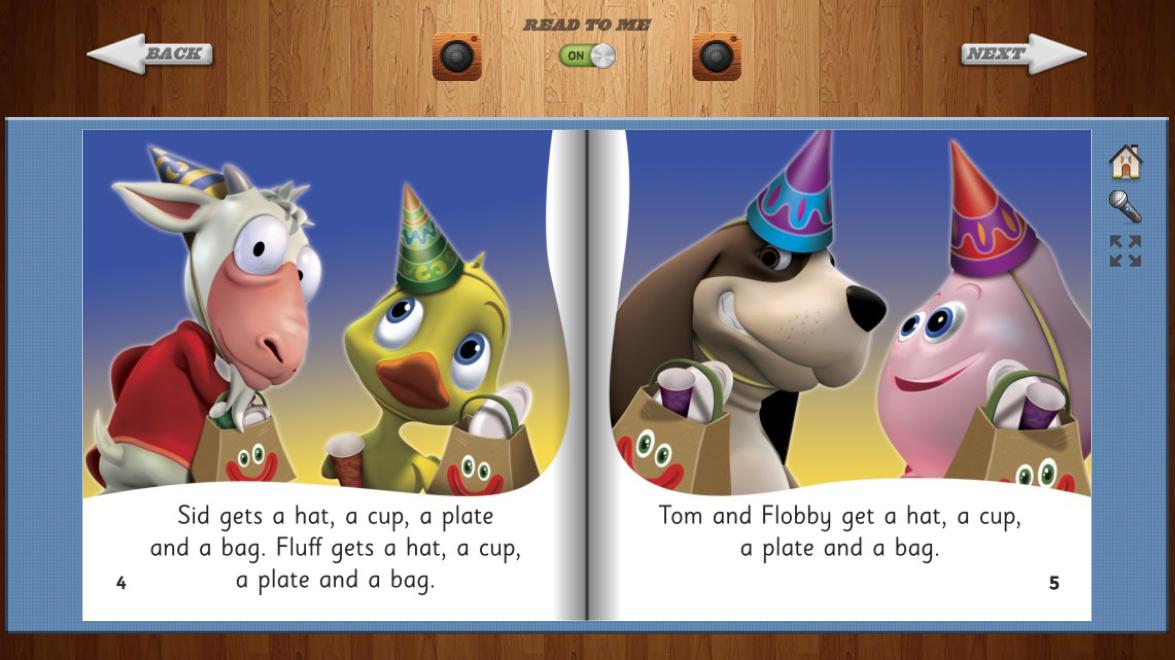Click the speaker button nearest the Back arrow

pyautogui.click(x=457, y=56)
